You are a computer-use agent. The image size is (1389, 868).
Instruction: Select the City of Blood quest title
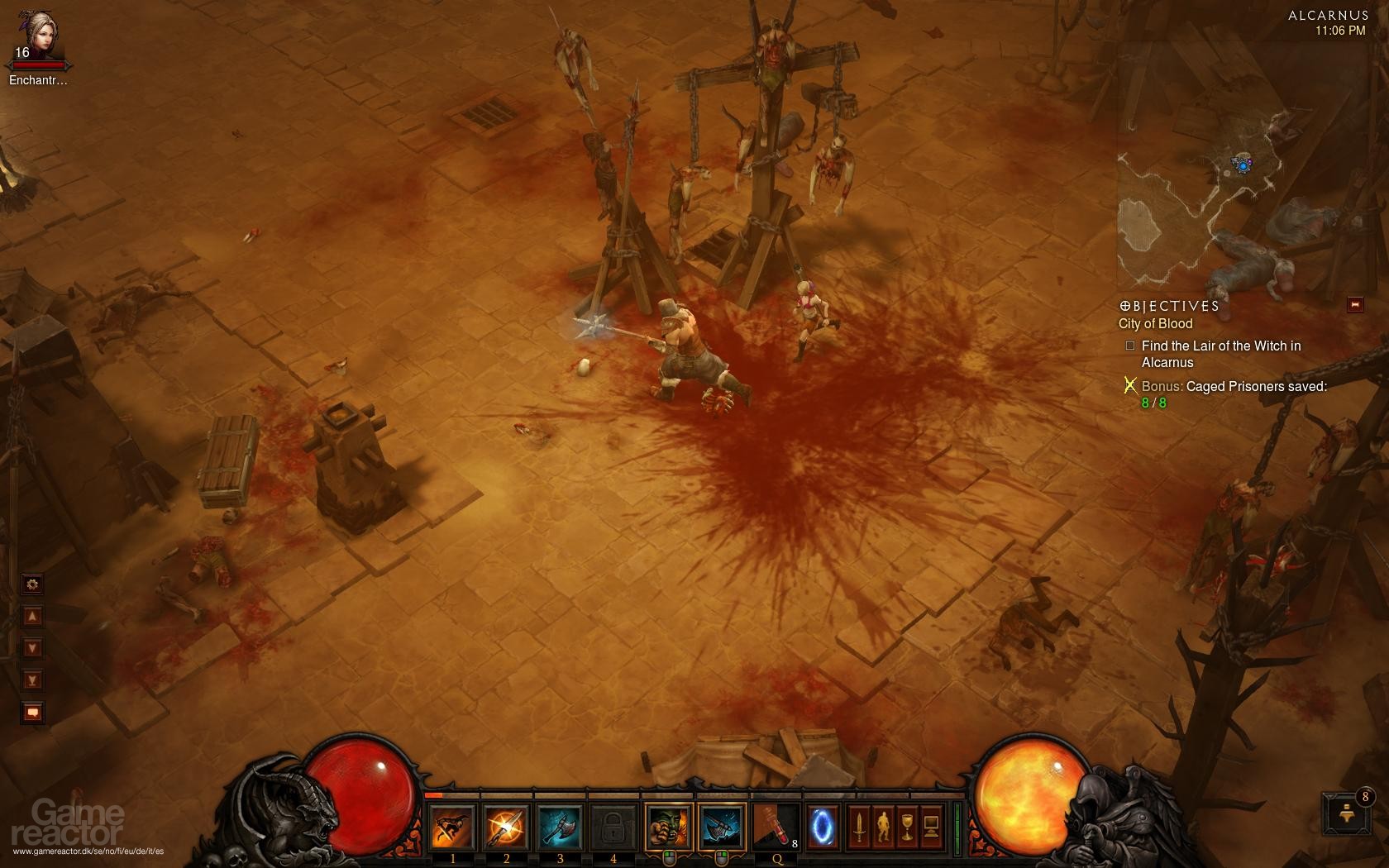(1155, 324)
